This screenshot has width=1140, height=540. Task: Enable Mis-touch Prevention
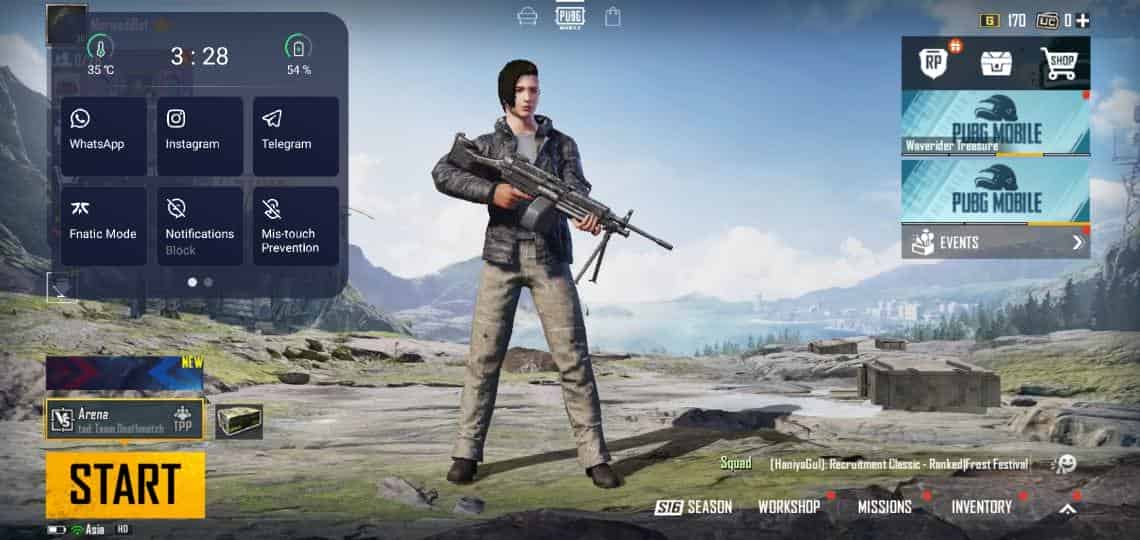(x=295, y=226)
